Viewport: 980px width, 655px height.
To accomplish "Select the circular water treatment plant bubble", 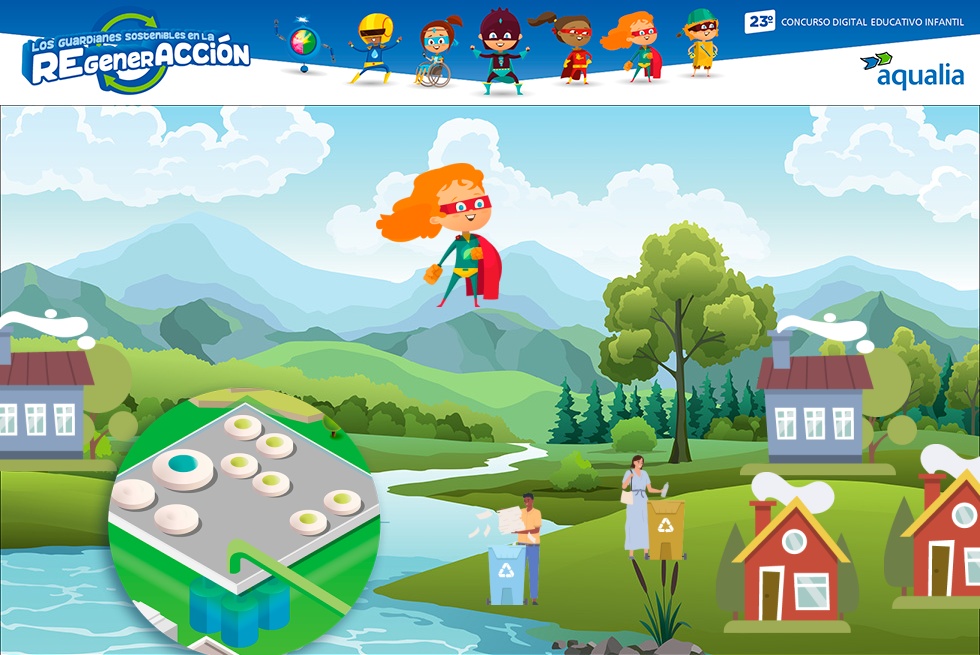I will click(244, 519).
